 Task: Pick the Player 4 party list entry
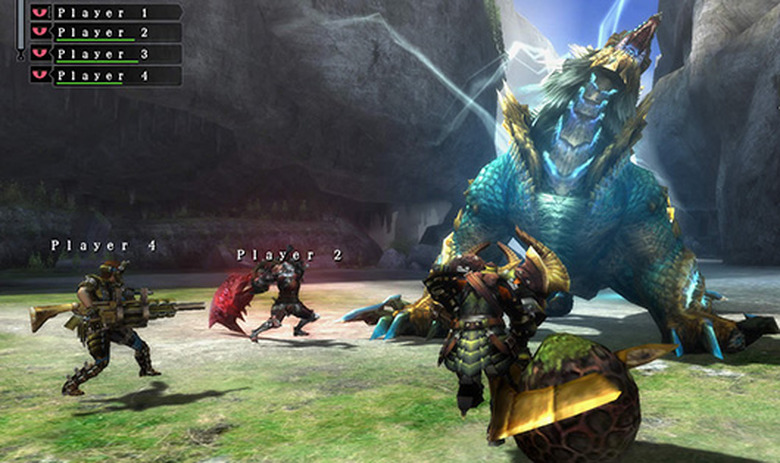(105, 75)
